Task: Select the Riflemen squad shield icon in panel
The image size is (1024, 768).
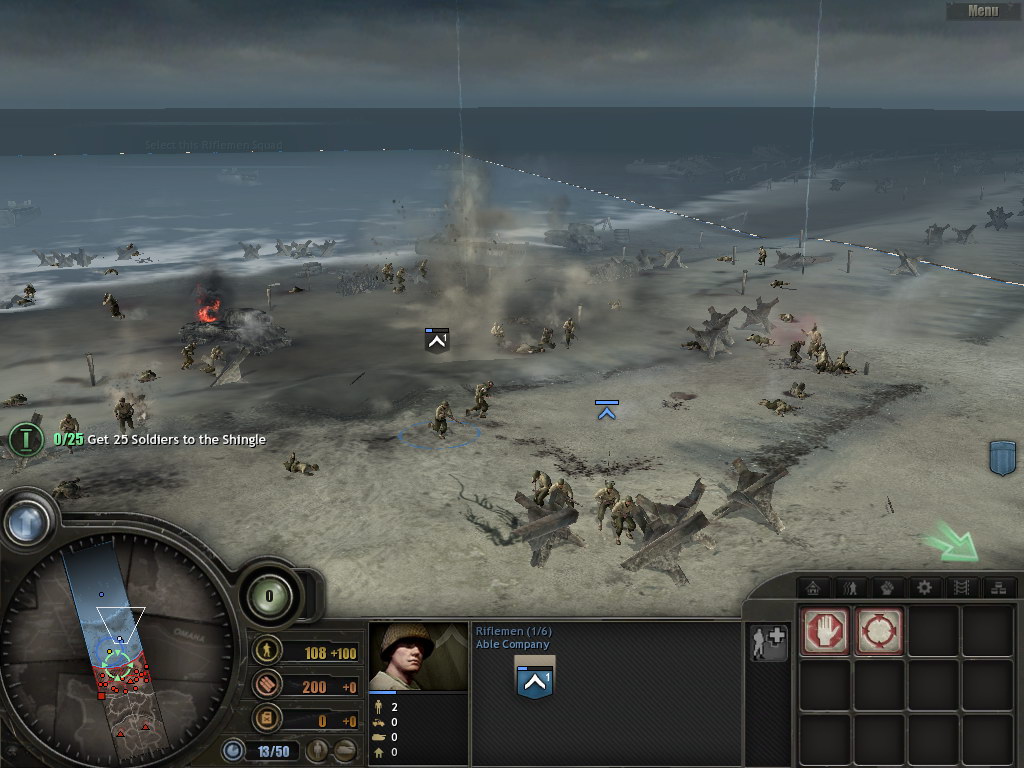Action: (x=535, y=680)
